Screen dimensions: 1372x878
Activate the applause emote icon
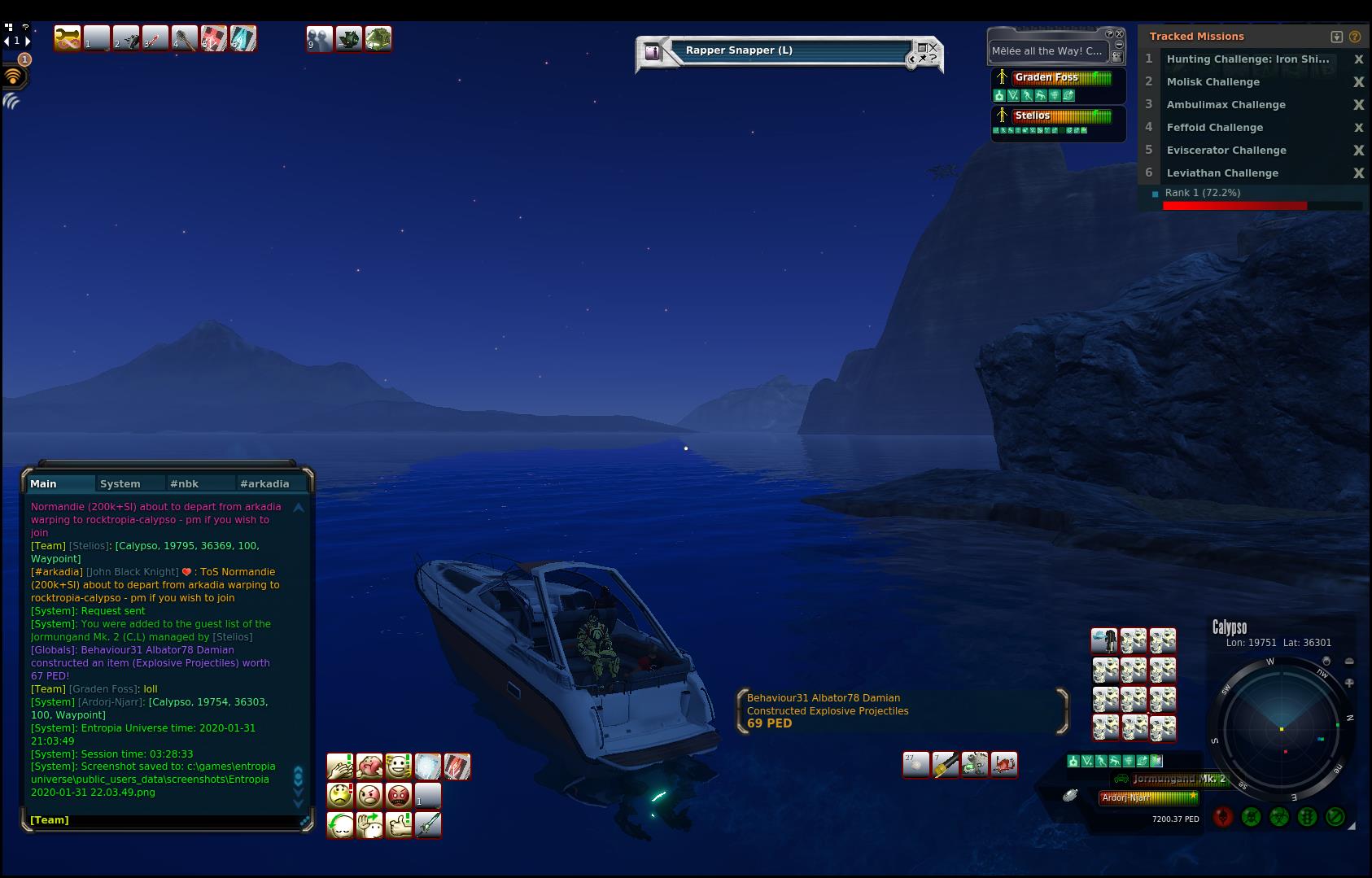click(340, 767)
